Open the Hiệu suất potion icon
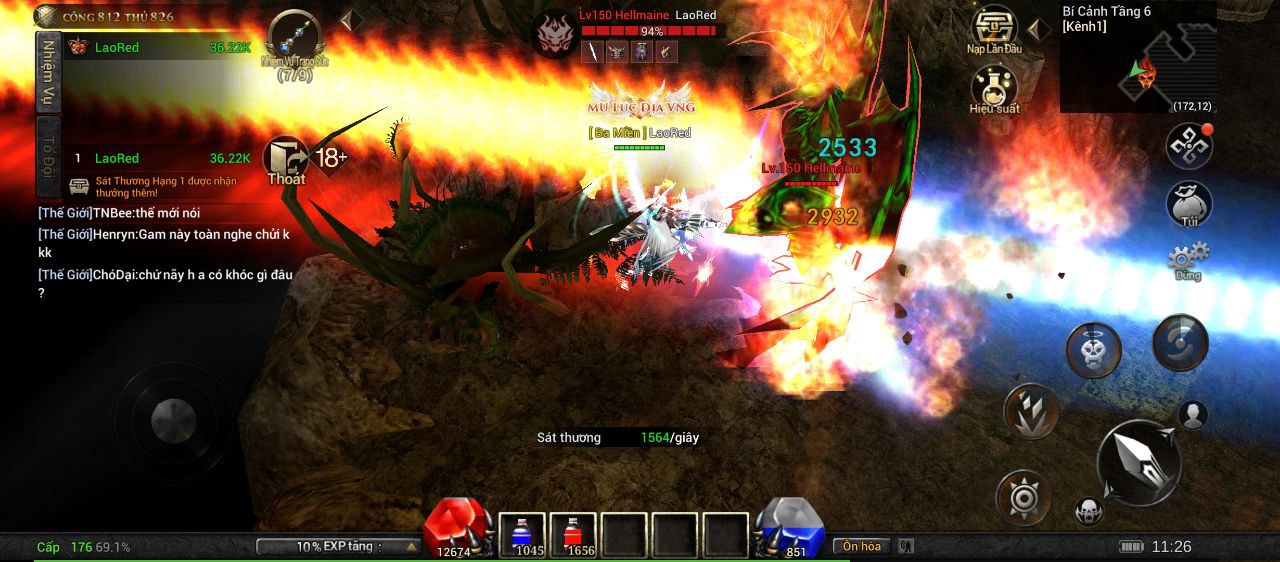The width and height of the screenshot is (1280, 562). pos(994,88)
